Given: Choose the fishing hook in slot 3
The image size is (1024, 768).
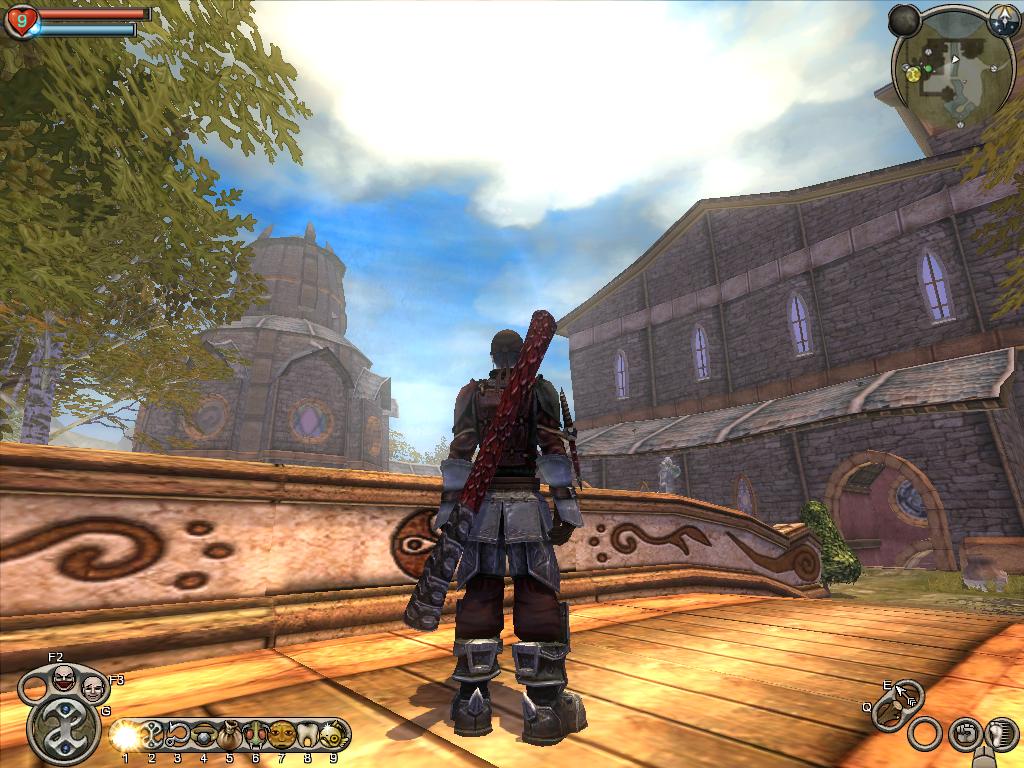Looking at the screenshot, I should (178, 736).
